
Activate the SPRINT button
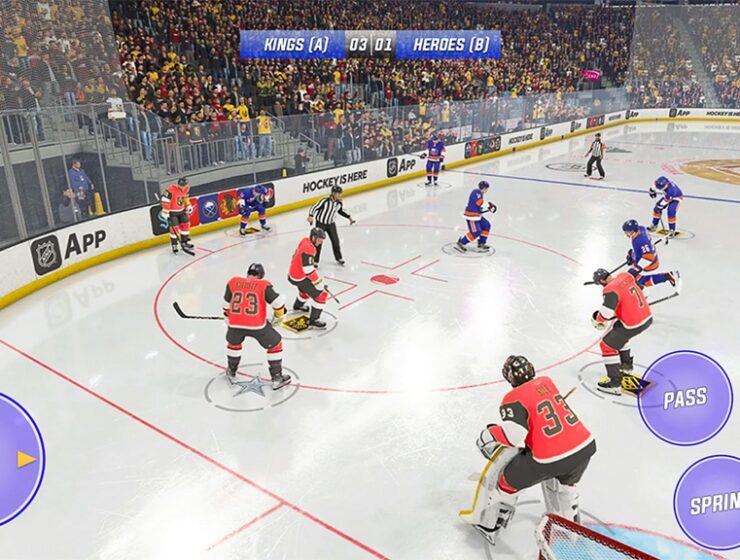pos(712,502)
